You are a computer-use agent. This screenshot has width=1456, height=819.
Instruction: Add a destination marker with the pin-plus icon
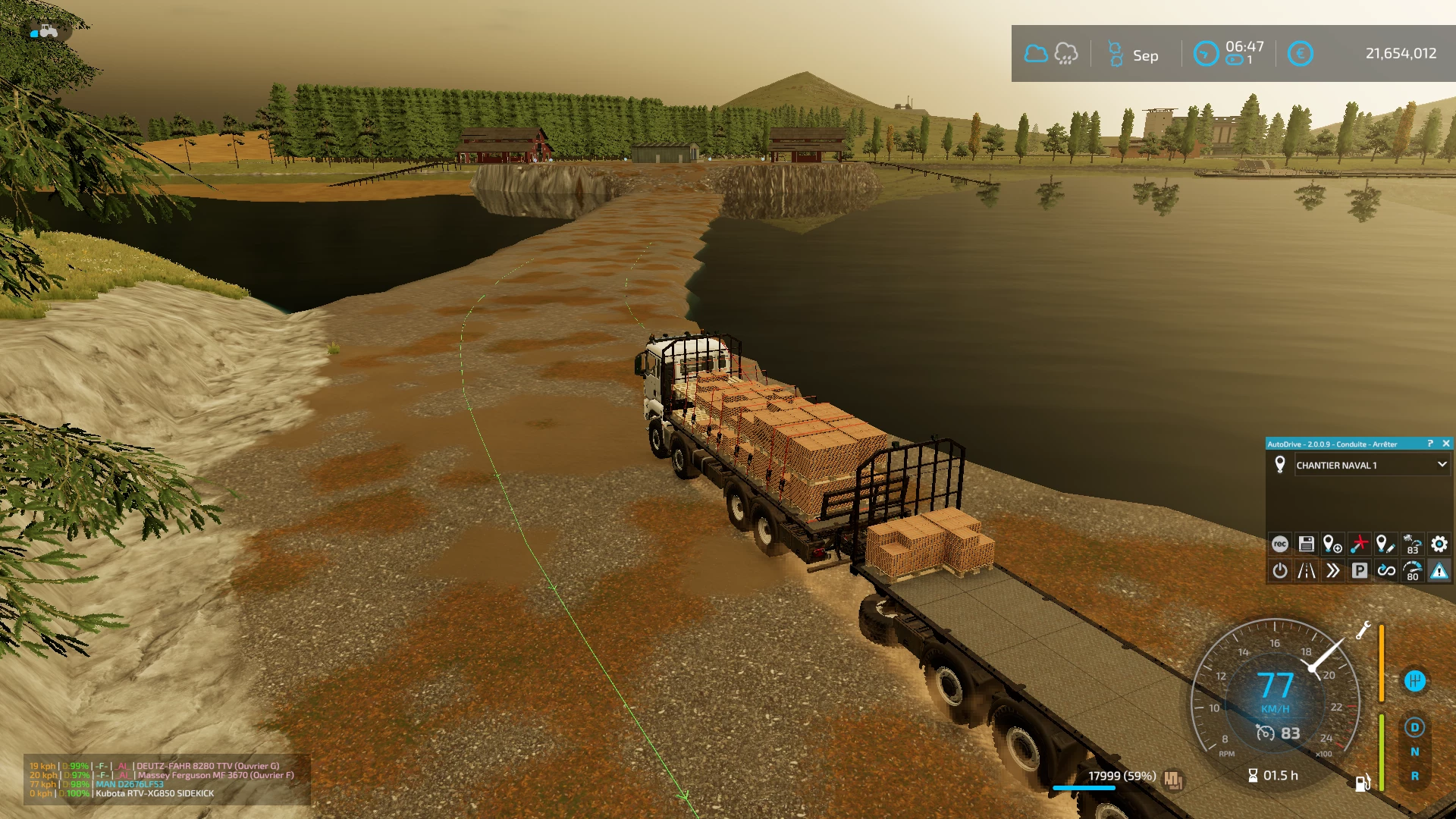coord(1332,544)
